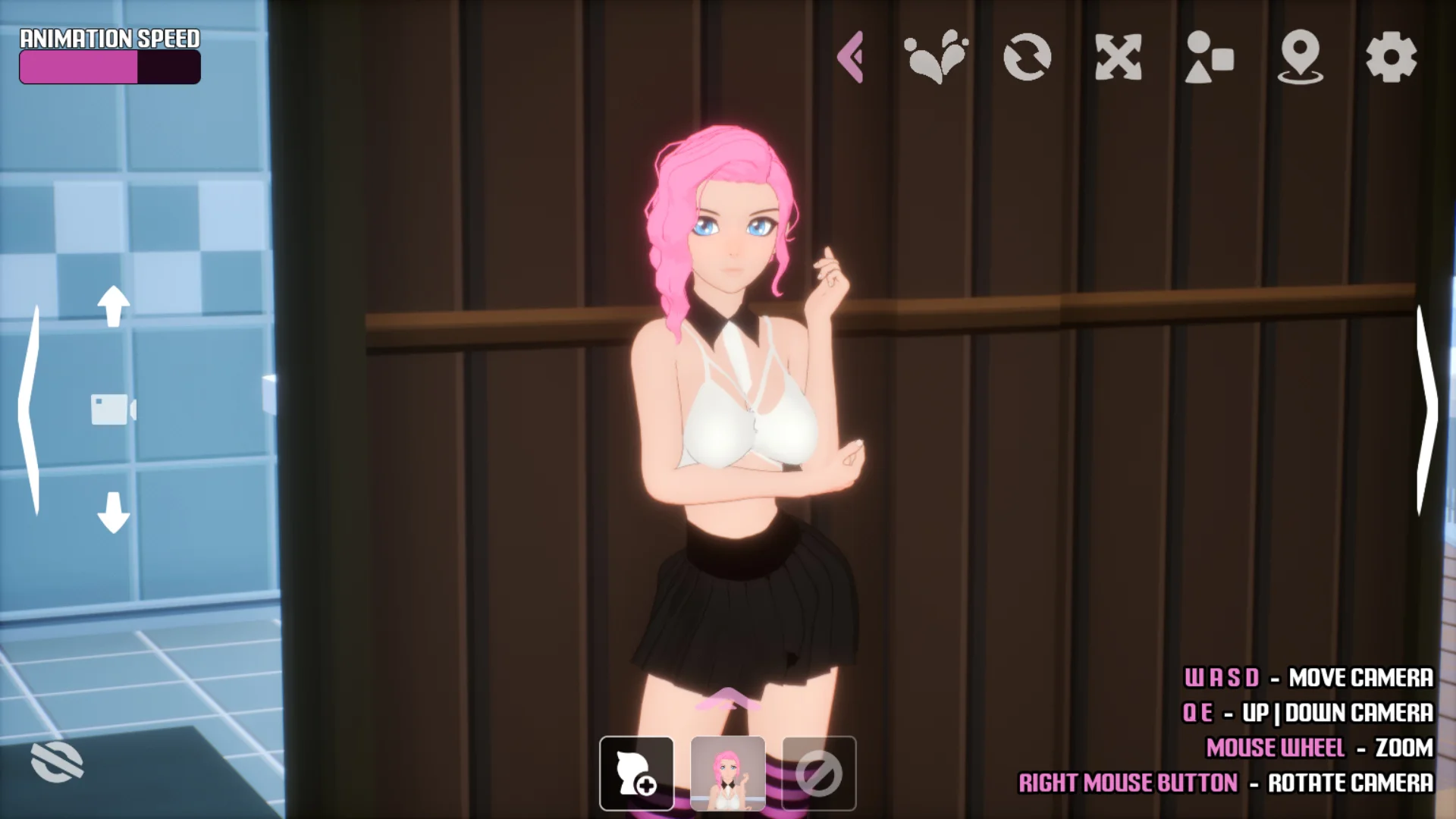Toggle the crossed-out circle icon bottom-left
1456x819 pixels.
point(57,761)
